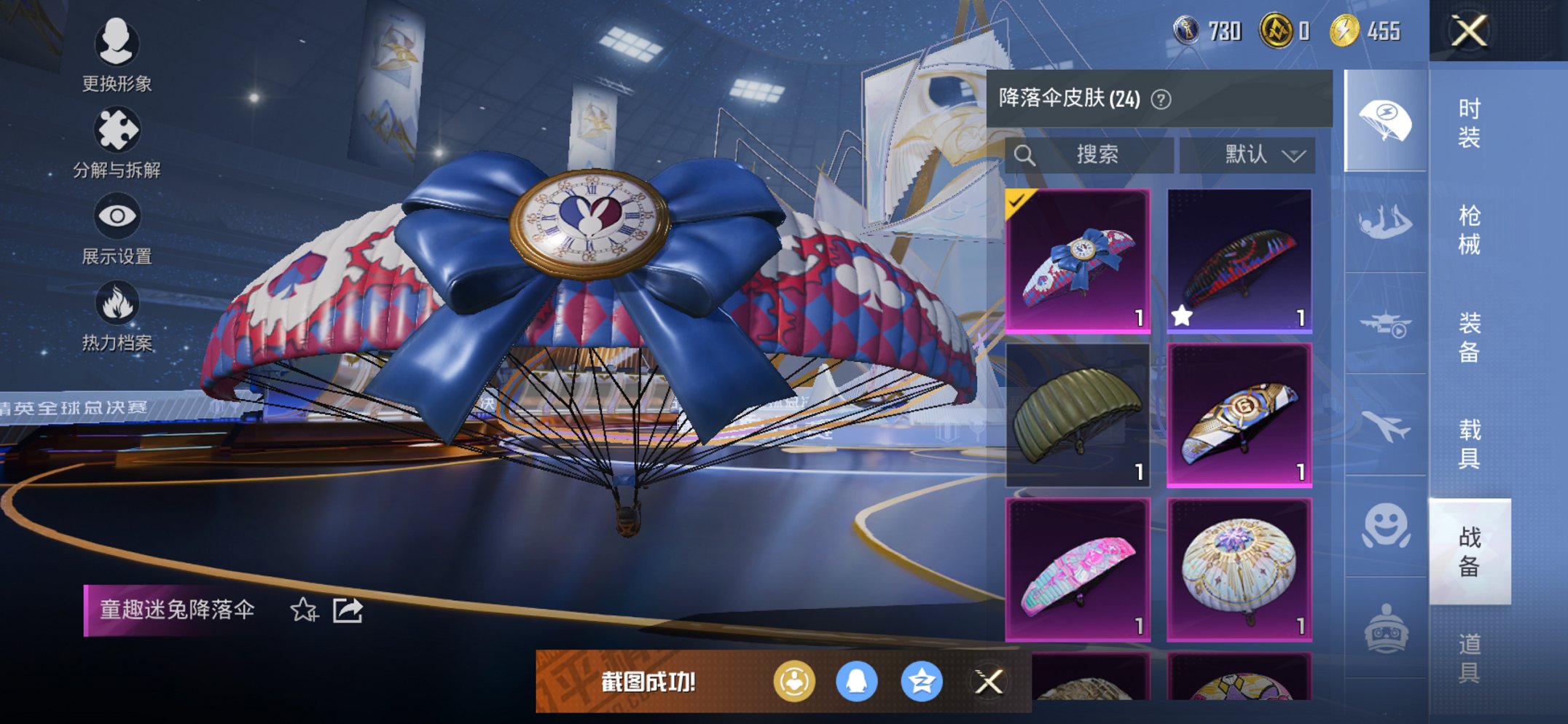Switch to the 枪械 firearms tab
The height and width of the screenshot is (724, 1568).
1469,229
